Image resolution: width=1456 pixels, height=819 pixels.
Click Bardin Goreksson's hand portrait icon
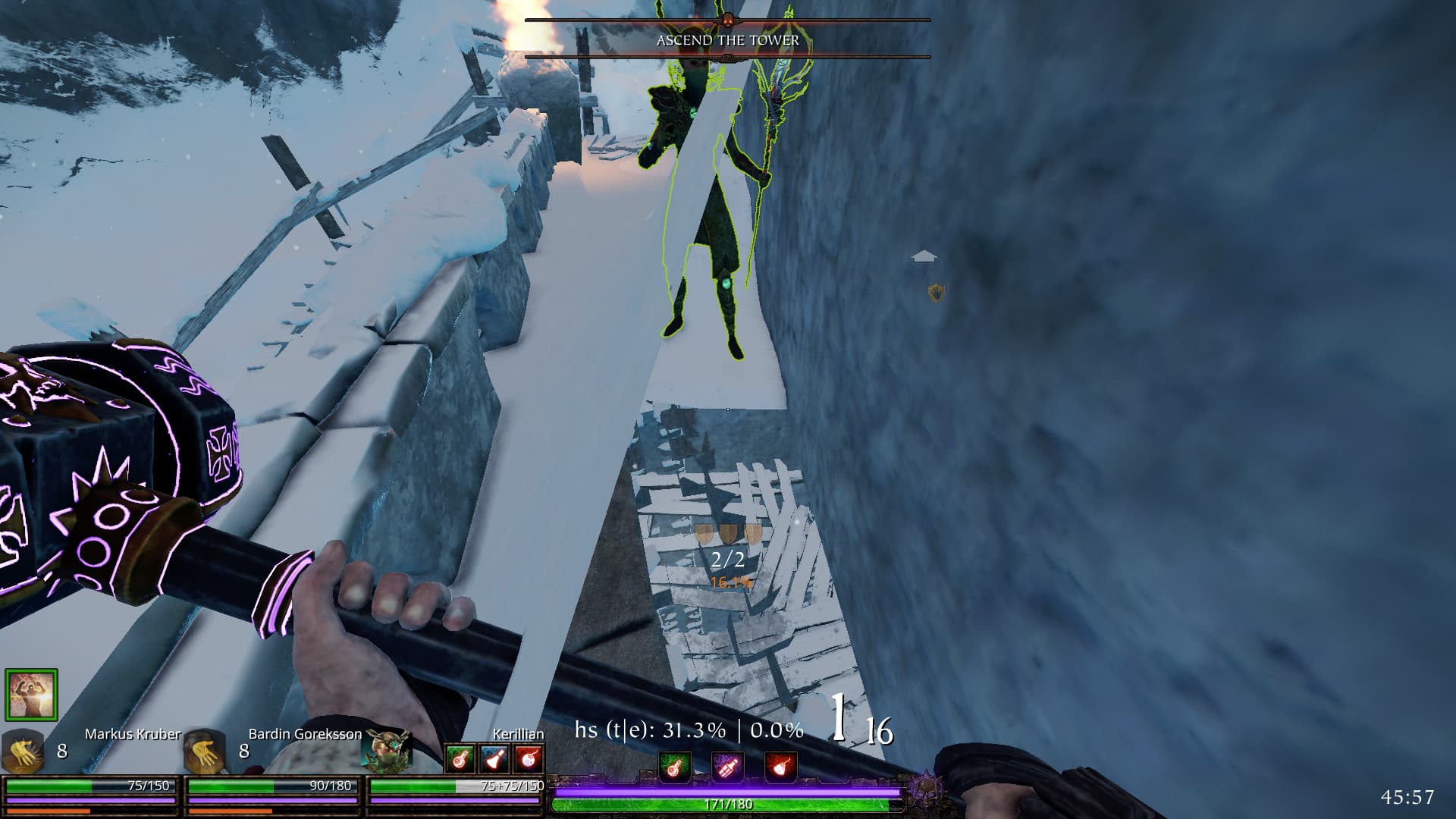click(x=206, y=752)
